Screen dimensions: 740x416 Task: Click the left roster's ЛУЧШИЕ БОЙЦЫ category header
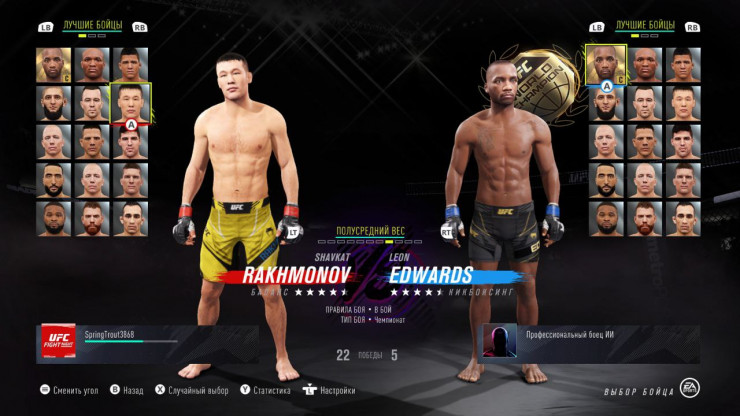tap(93, 27)
